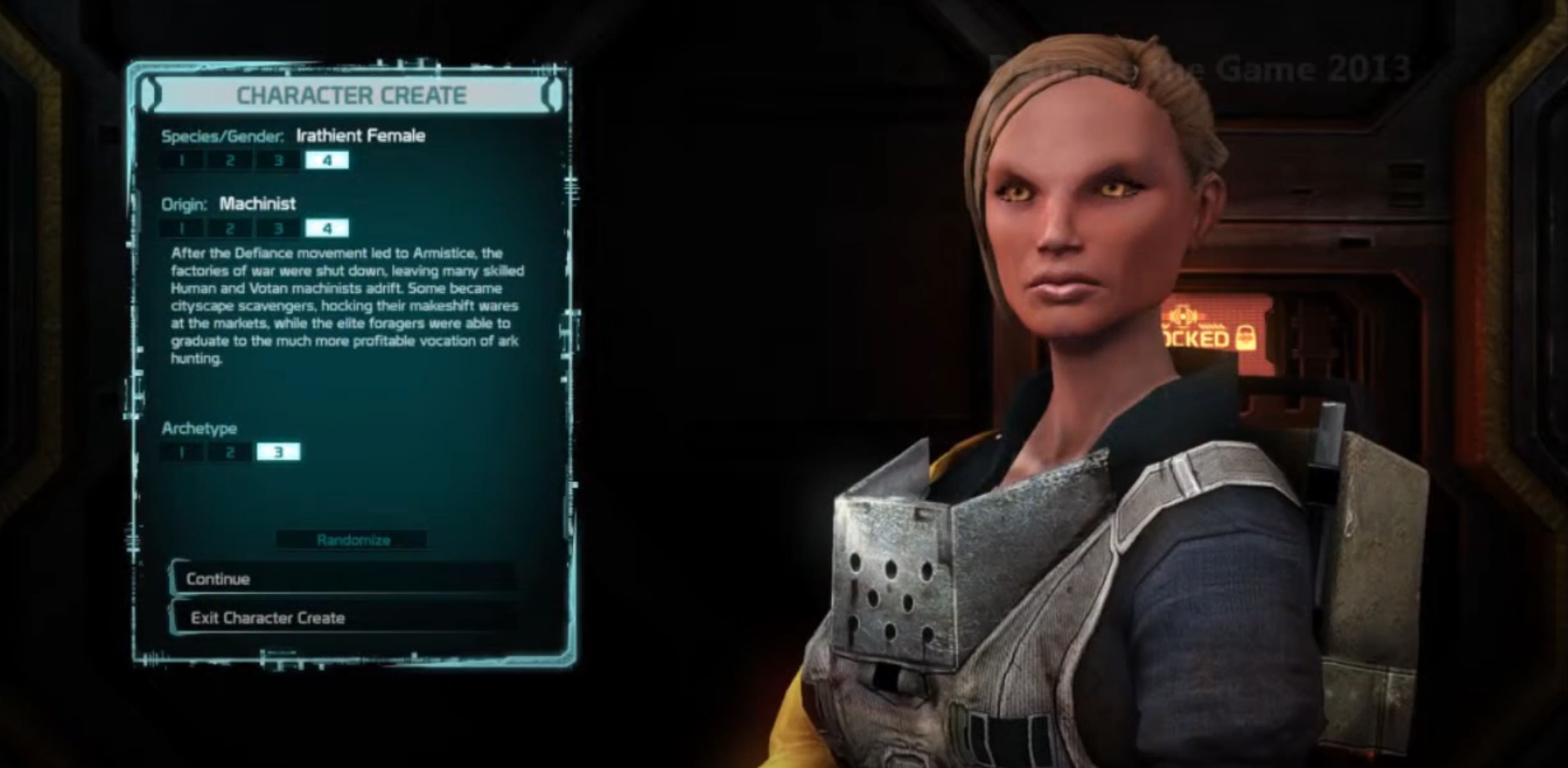Select Origin option 2
The width and height of the screenshot is (1568, 768).
[x=230, y=229]
